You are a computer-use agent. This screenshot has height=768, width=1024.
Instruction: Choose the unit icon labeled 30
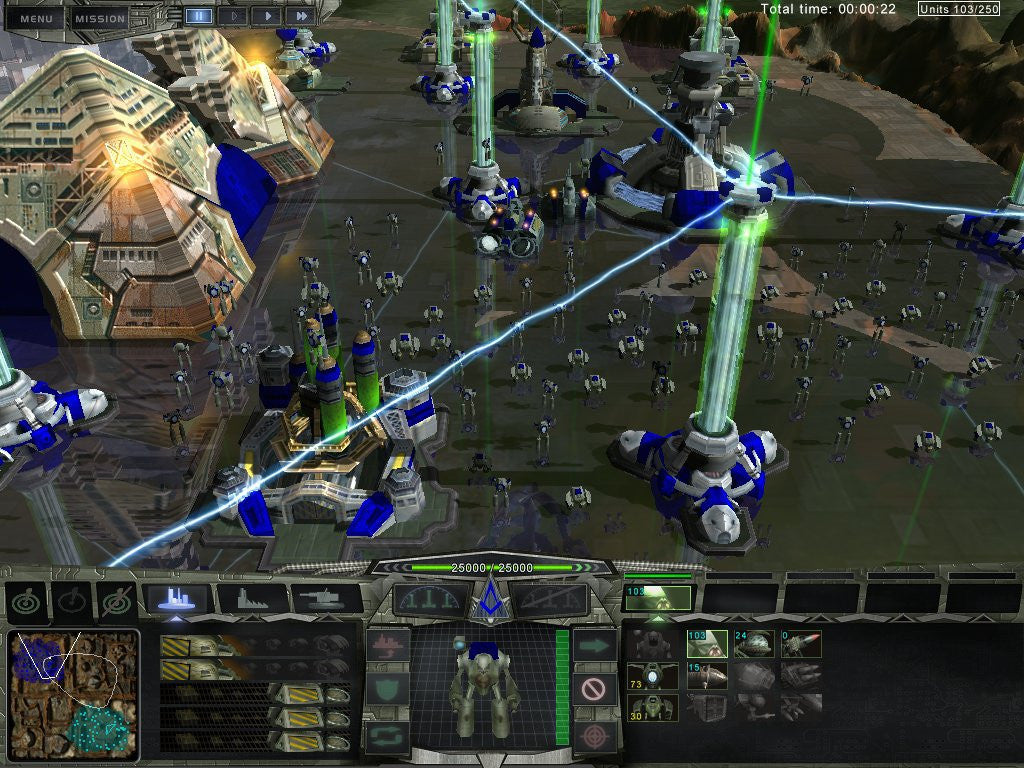coord(651,708)
